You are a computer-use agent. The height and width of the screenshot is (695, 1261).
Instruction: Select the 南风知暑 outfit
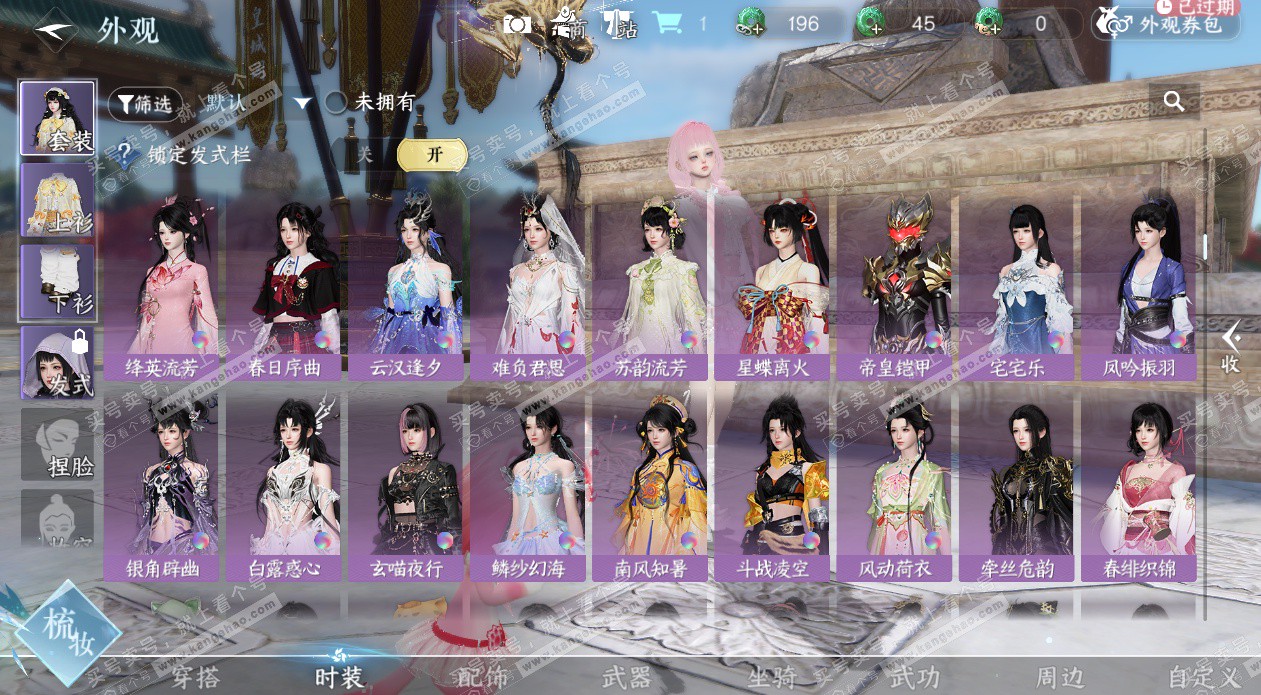[x=651, y=487]
